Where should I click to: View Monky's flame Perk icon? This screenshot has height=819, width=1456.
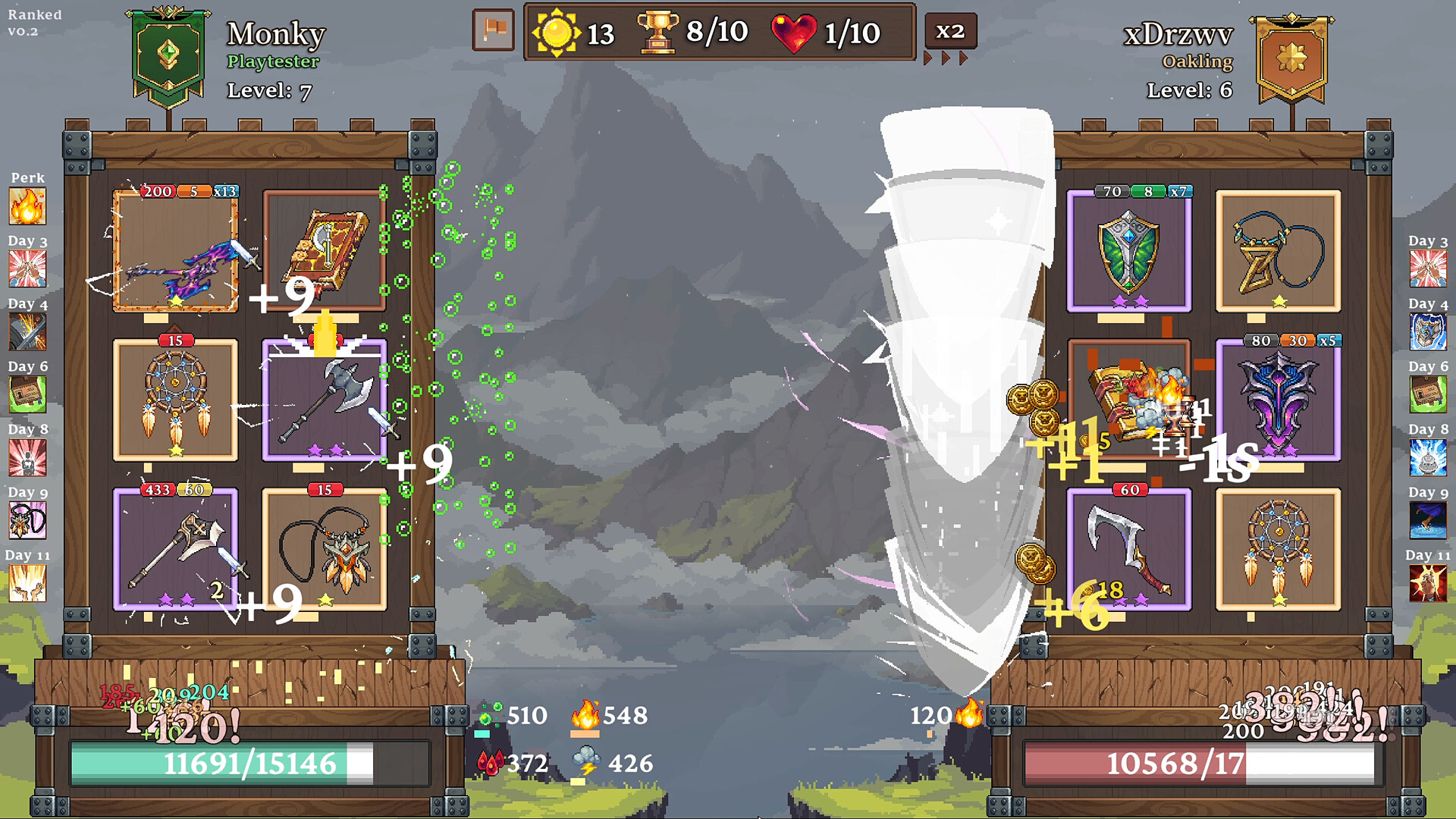click(x=27, y=206)
